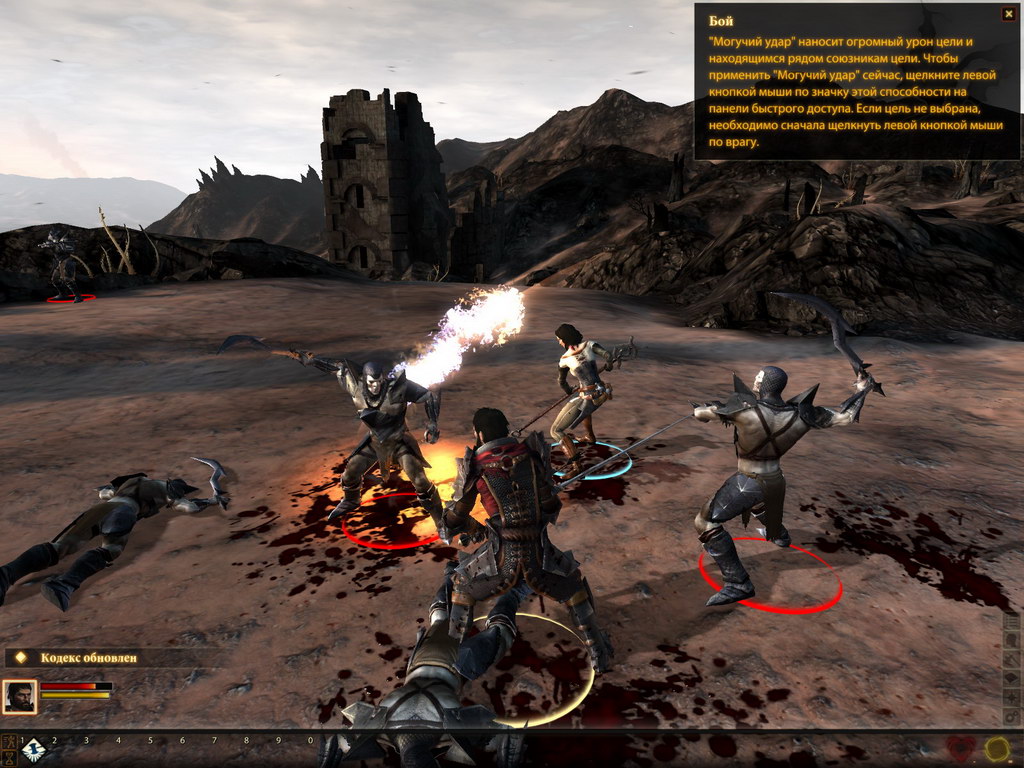Toggle the running figure tactics icon
The image size is (1024, 768).
9,741
